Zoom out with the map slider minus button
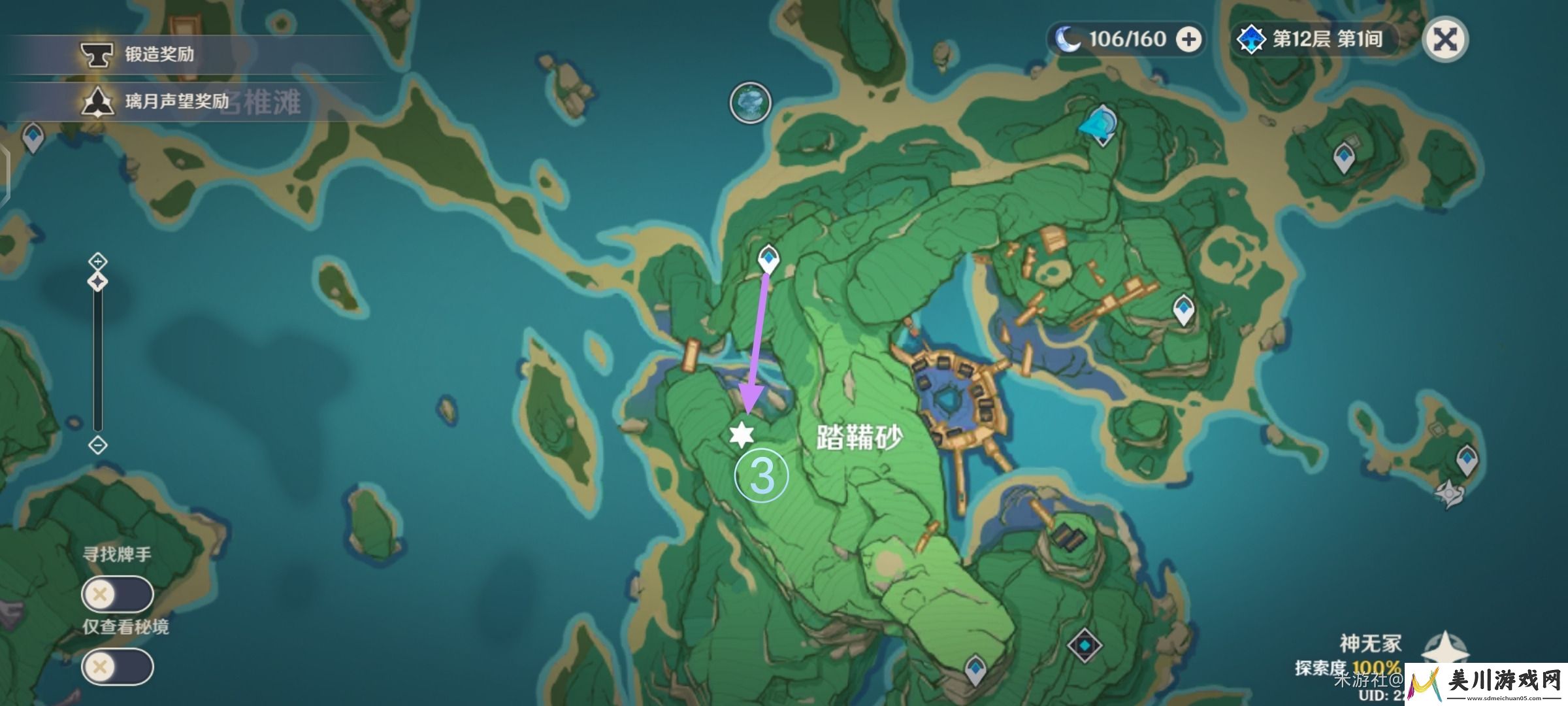 click(98, 445)
